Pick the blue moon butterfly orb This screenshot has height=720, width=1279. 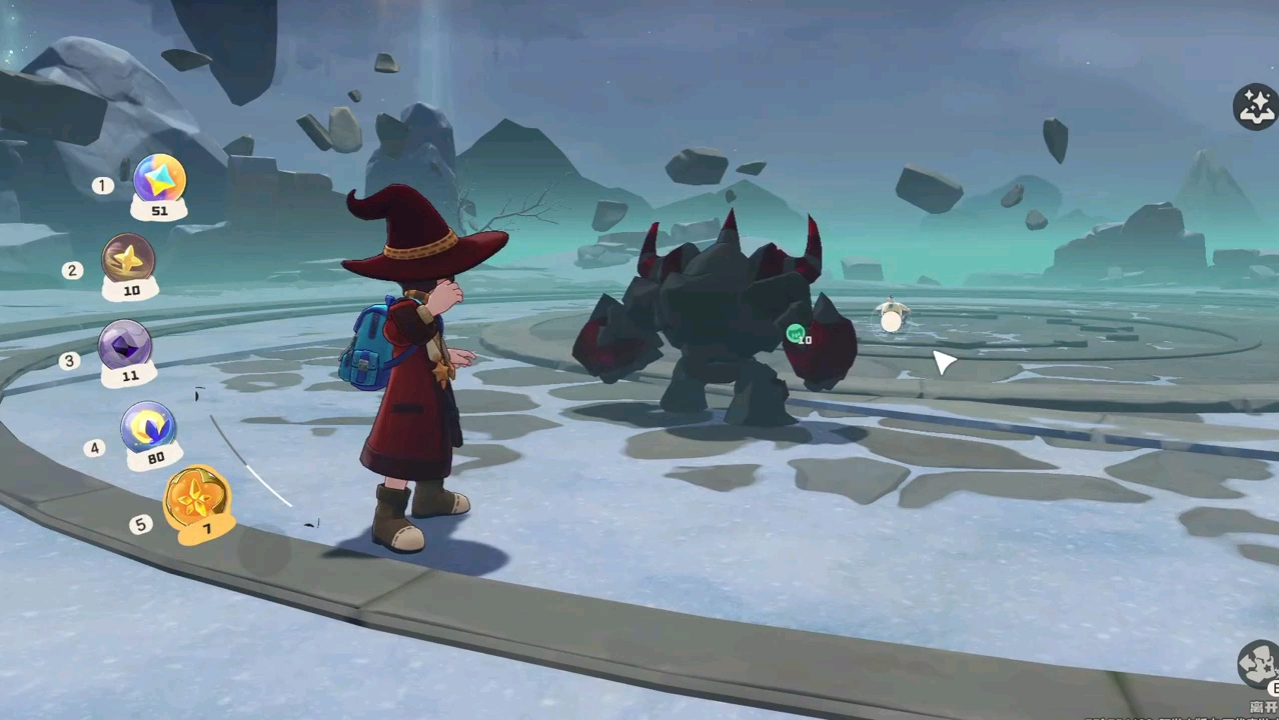(149, 427)
